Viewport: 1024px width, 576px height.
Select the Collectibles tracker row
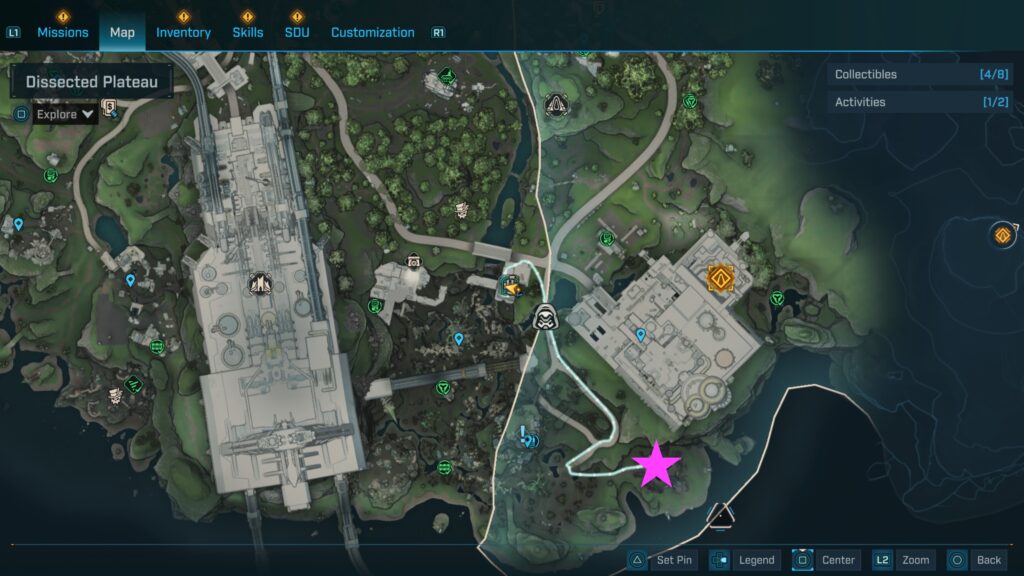pos(920,74)
